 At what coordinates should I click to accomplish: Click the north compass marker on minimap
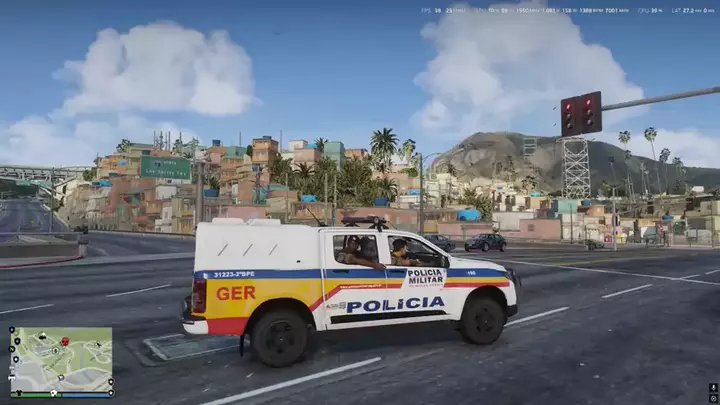coord(12,349)
